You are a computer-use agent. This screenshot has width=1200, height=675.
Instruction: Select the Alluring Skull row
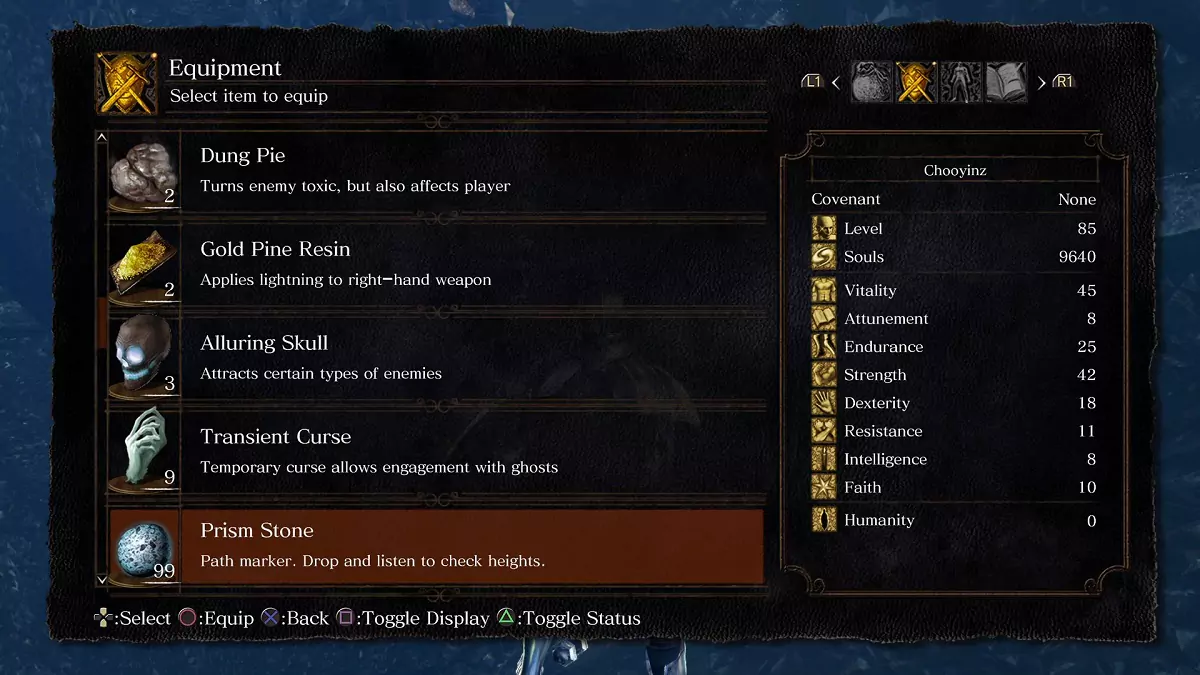[x=436, y=358]
